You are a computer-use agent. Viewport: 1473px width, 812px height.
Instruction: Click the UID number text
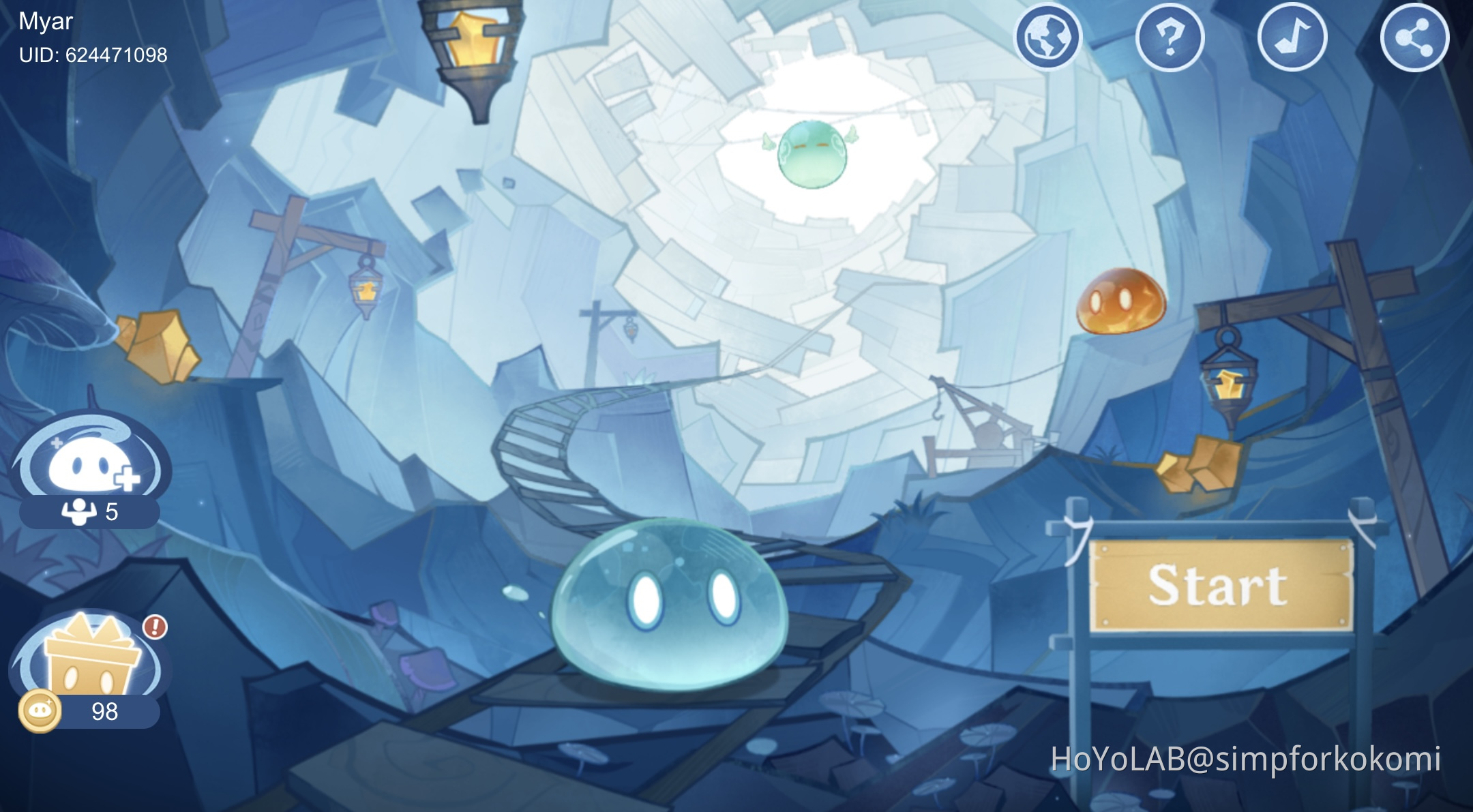(x=94, y=57)
